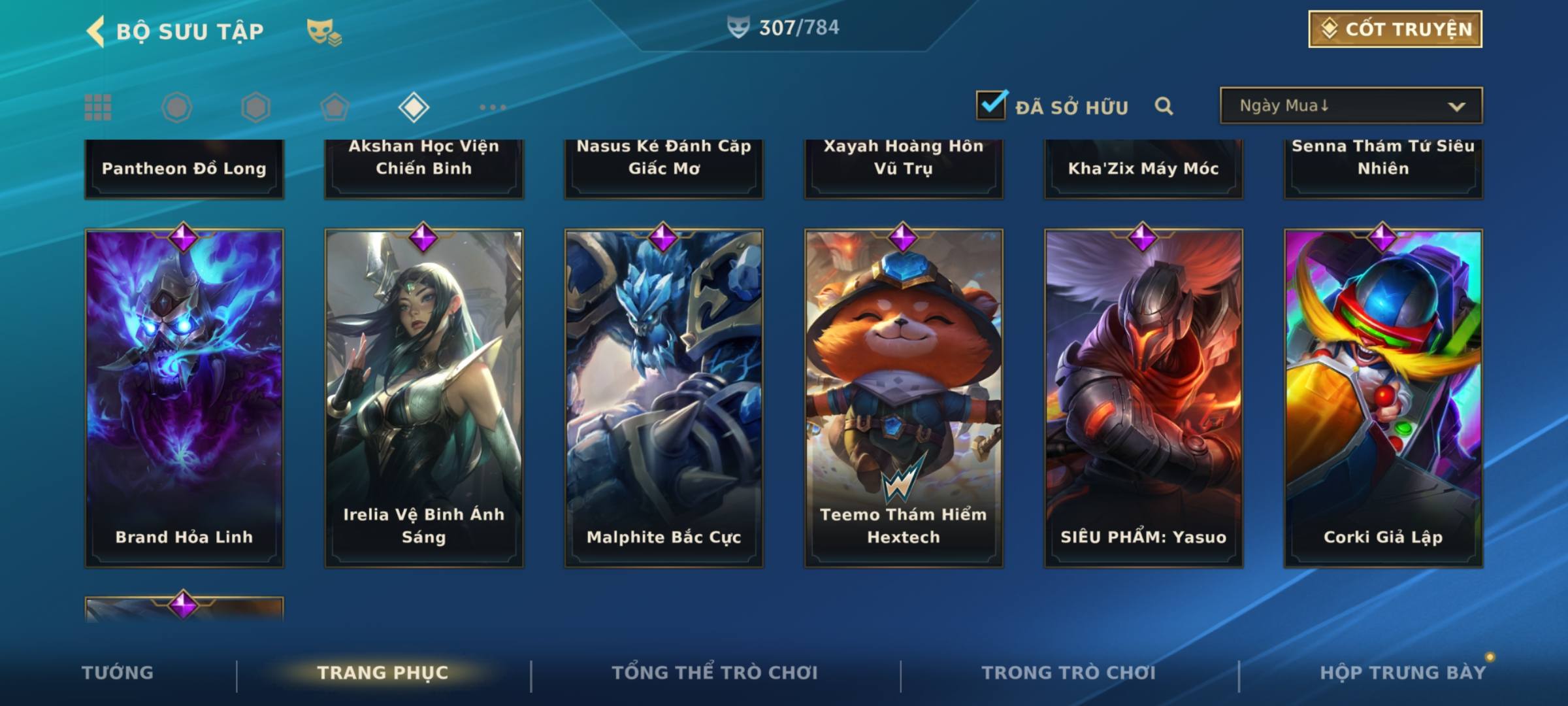Pick the SIÊU PHẨM: Yasuo skin
This screenshot has width=1568, height=706.
(x=1143, y=397)
